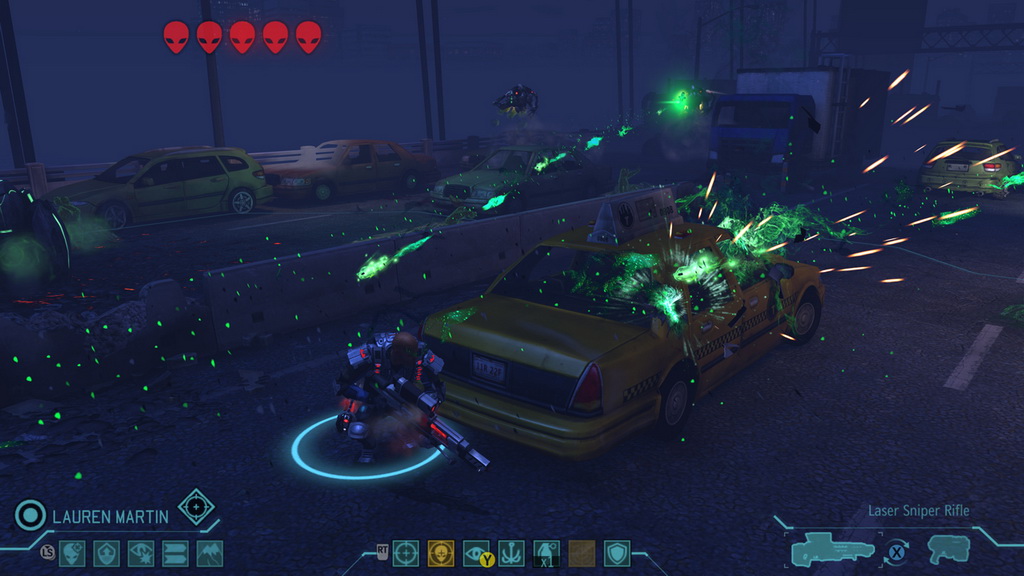Select the shield with arrow perk icon
The width and height of the screenshot is (1024, 576).
coord(106,553)
